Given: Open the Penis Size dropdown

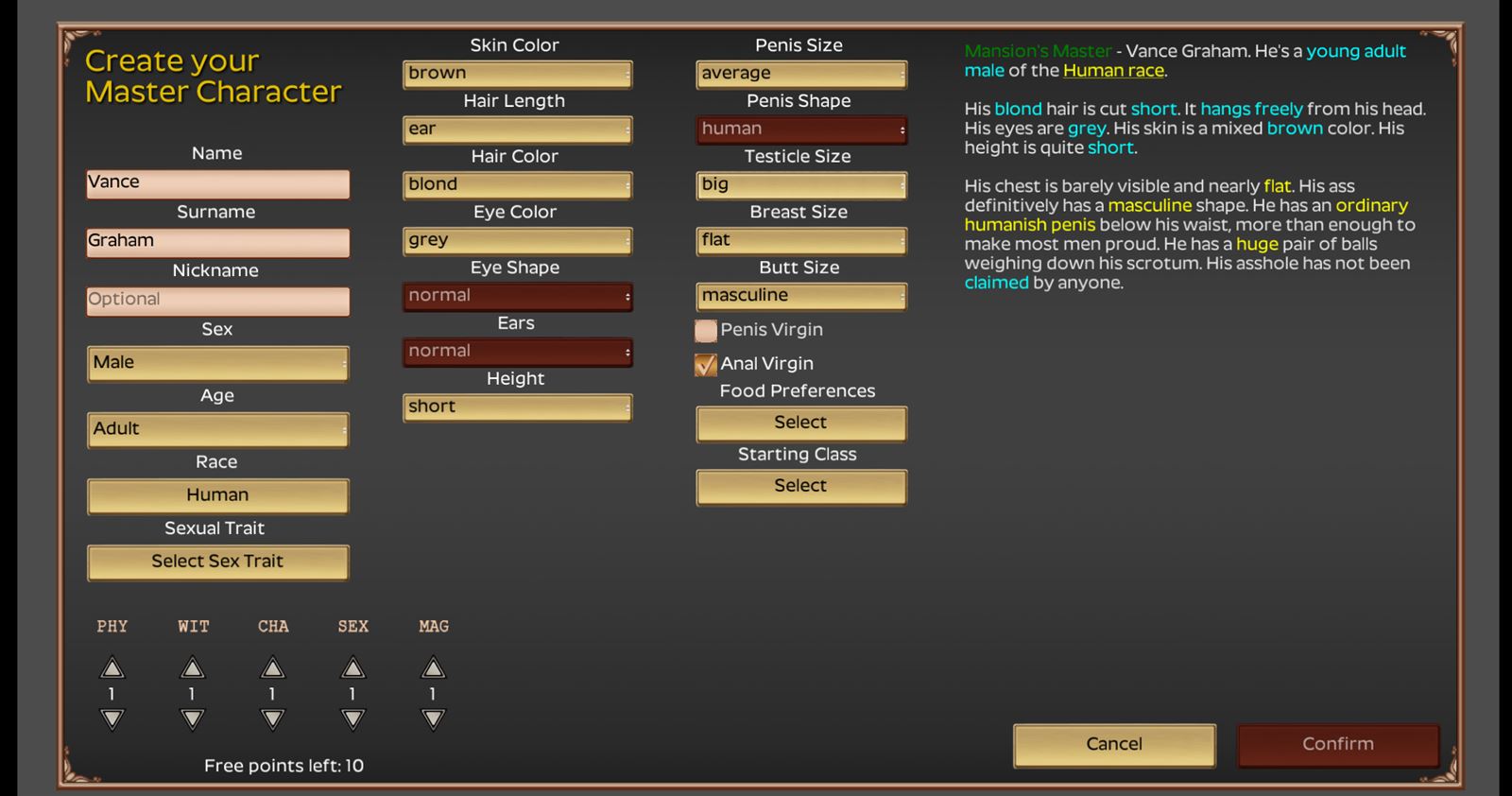Looking at the screenshot, I should pyautogui.click(x=800, y=73).
